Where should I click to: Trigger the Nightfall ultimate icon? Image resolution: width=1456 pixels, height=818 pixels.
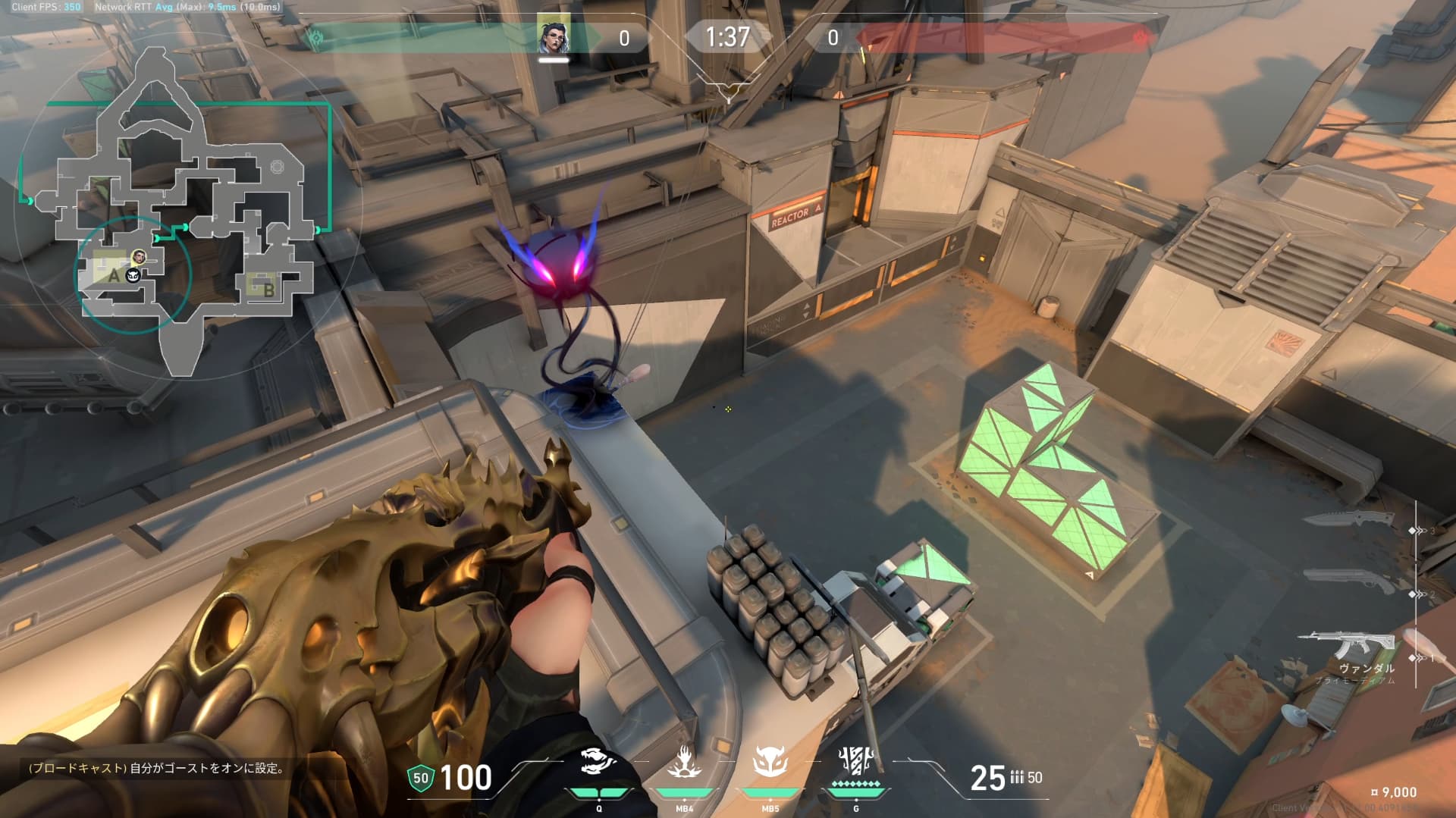tap(856, 761)
